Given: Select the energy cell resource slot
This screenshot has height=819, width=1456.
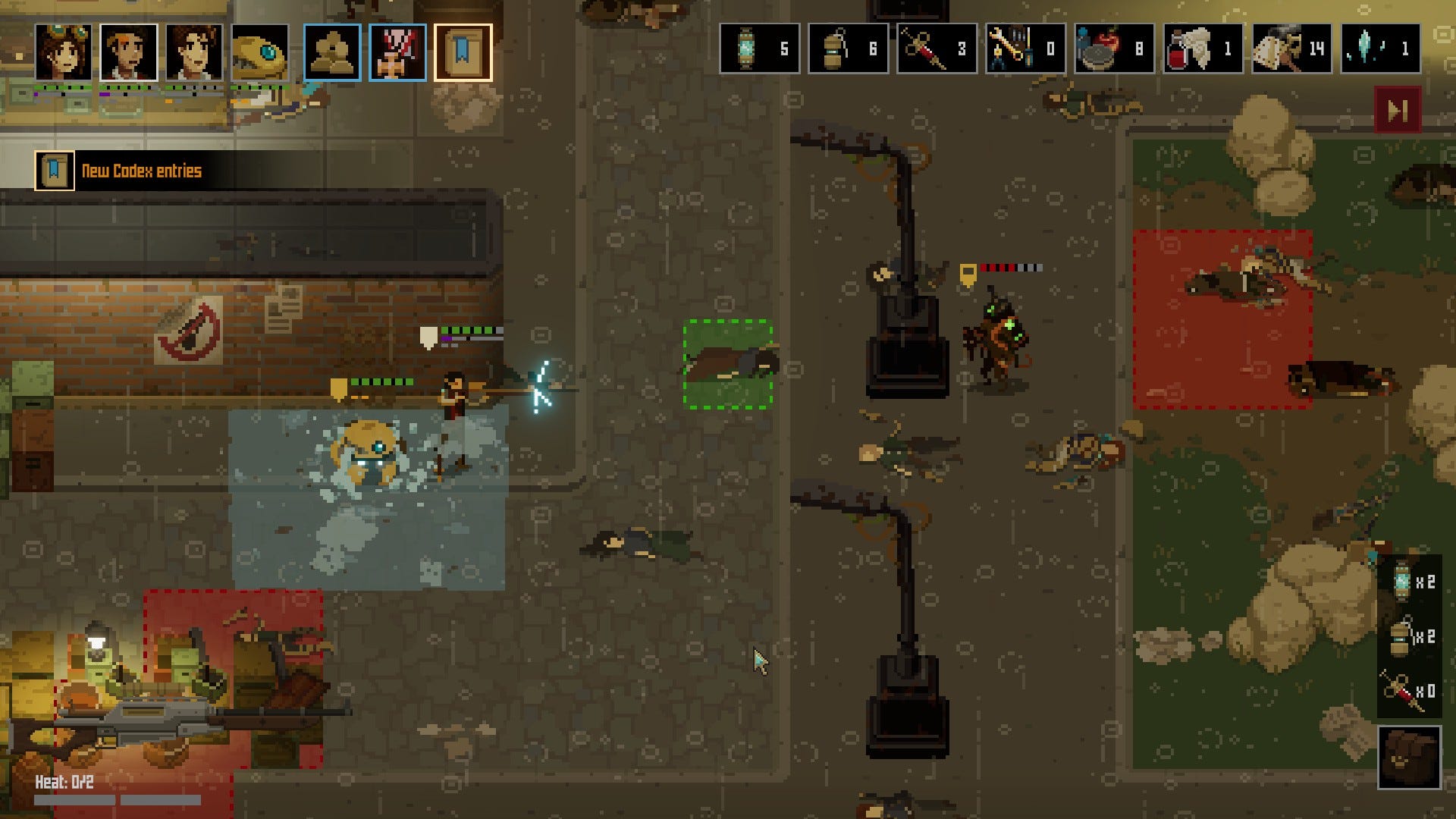Looking at the screenshot, I should point(759,49).
